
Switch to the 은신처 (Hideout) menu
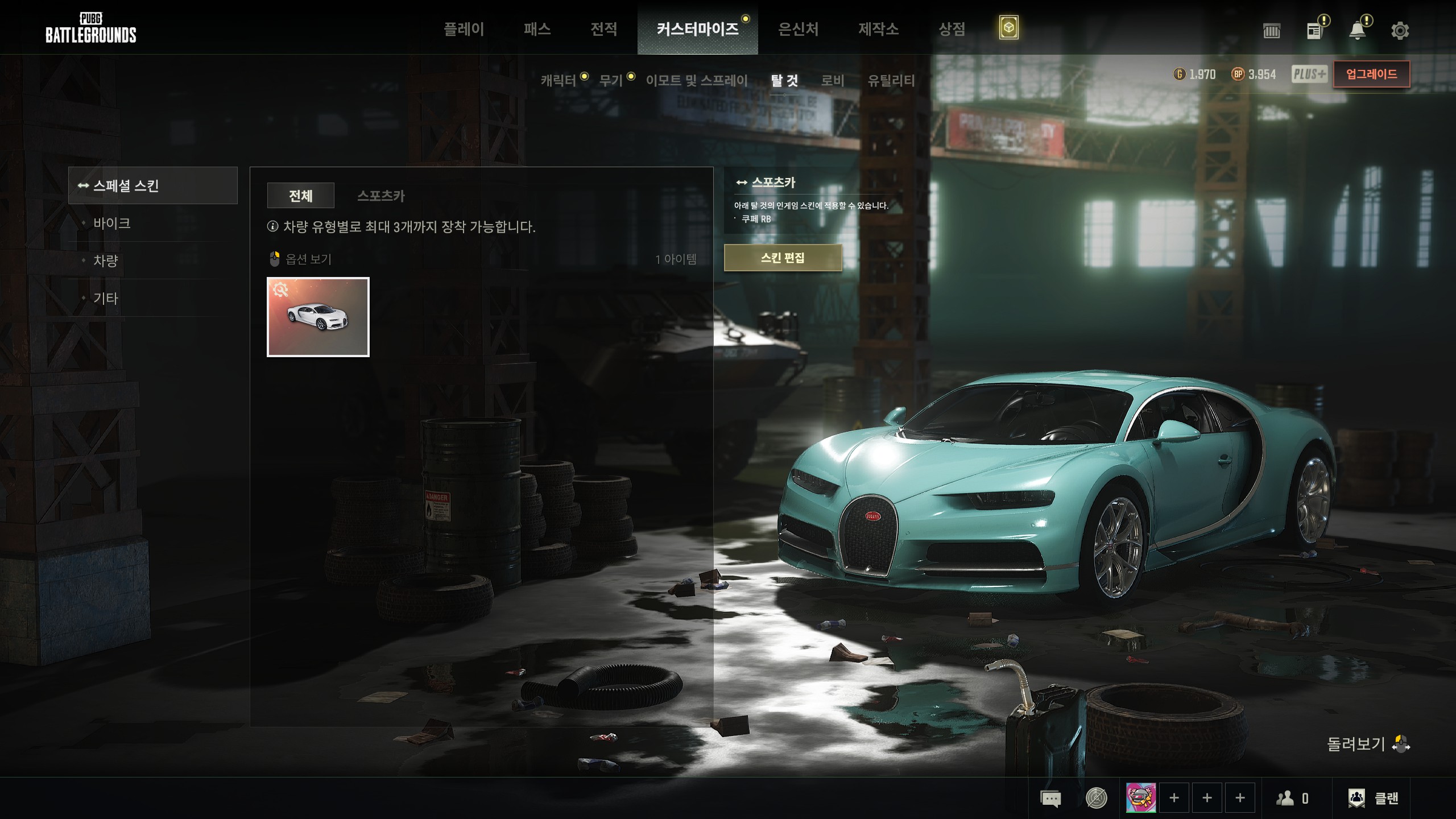point(798,29)
